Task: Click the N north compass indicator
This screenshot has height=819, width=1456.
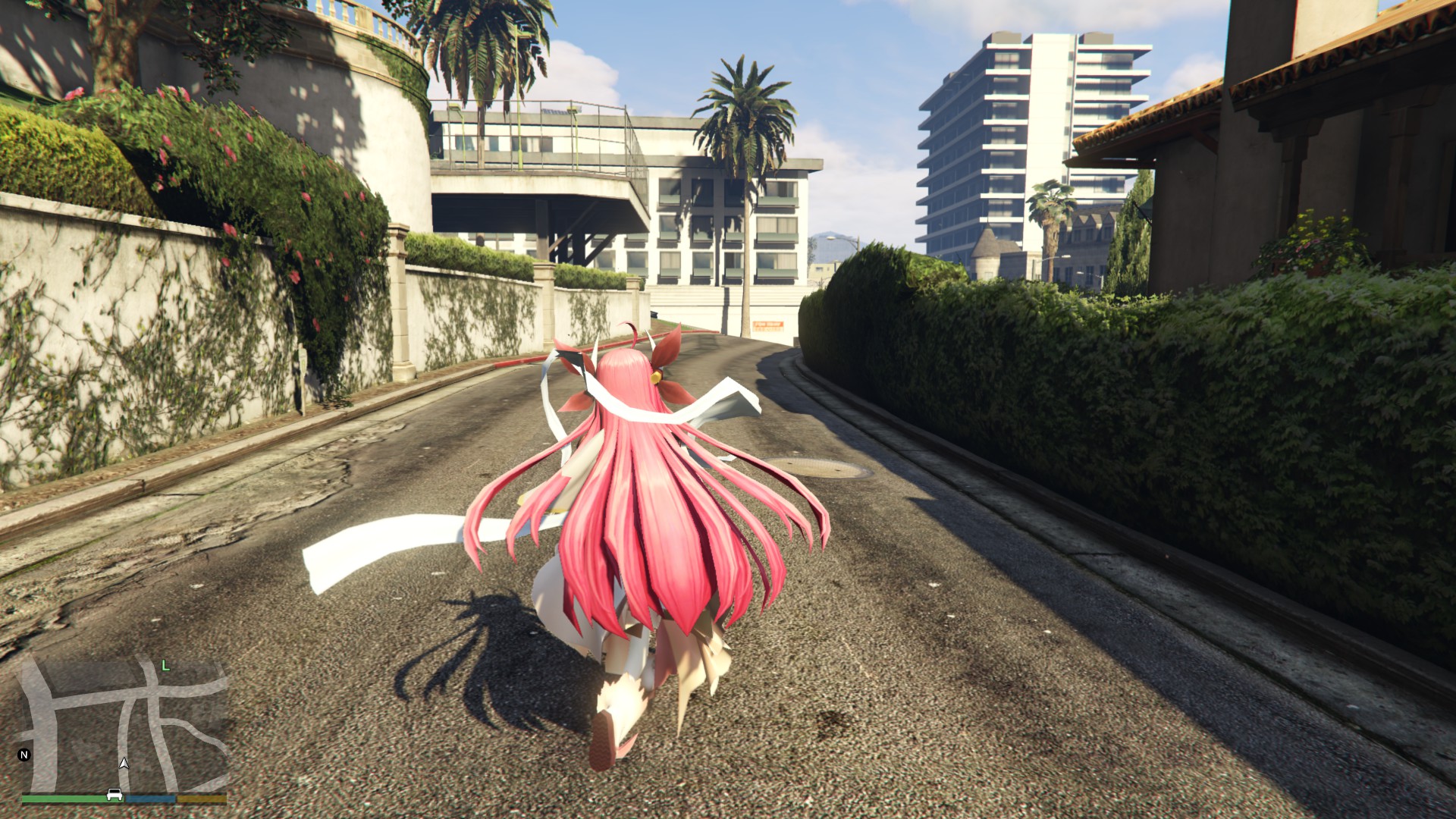Action: click(24, 755)
